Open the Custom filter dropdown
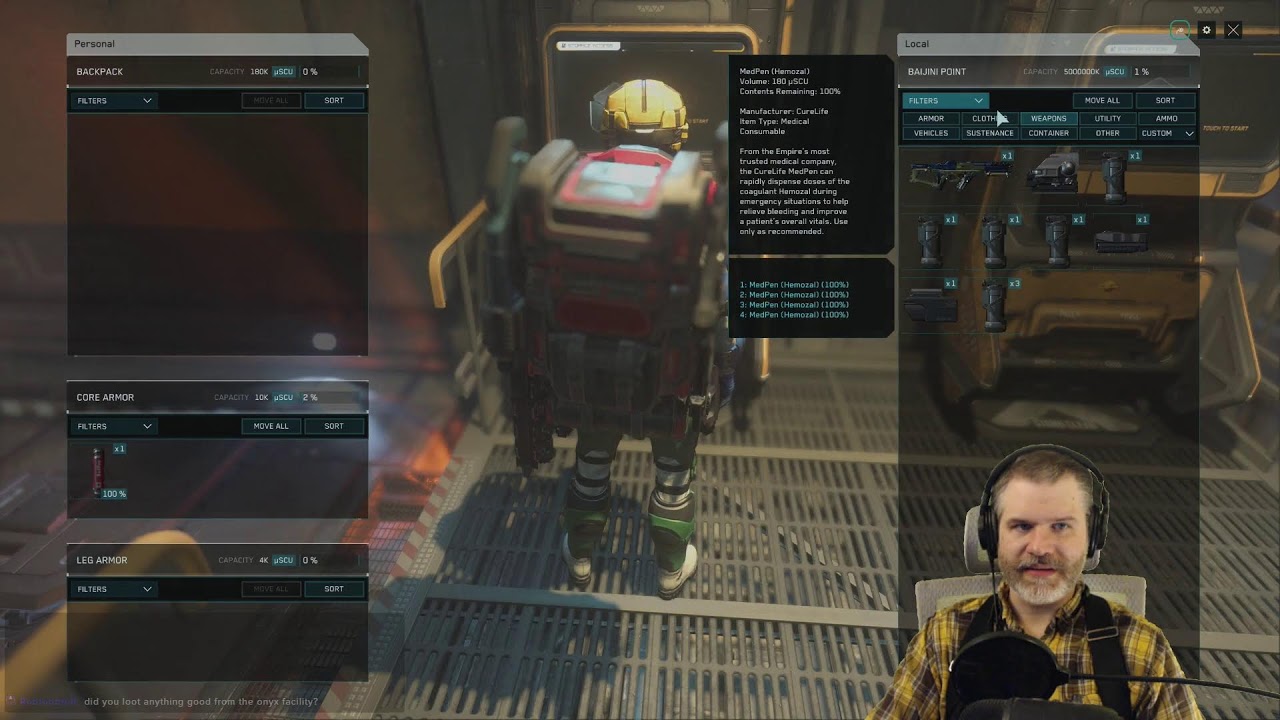This screenshot has width=1280, height=720. tap(1166, 133)
